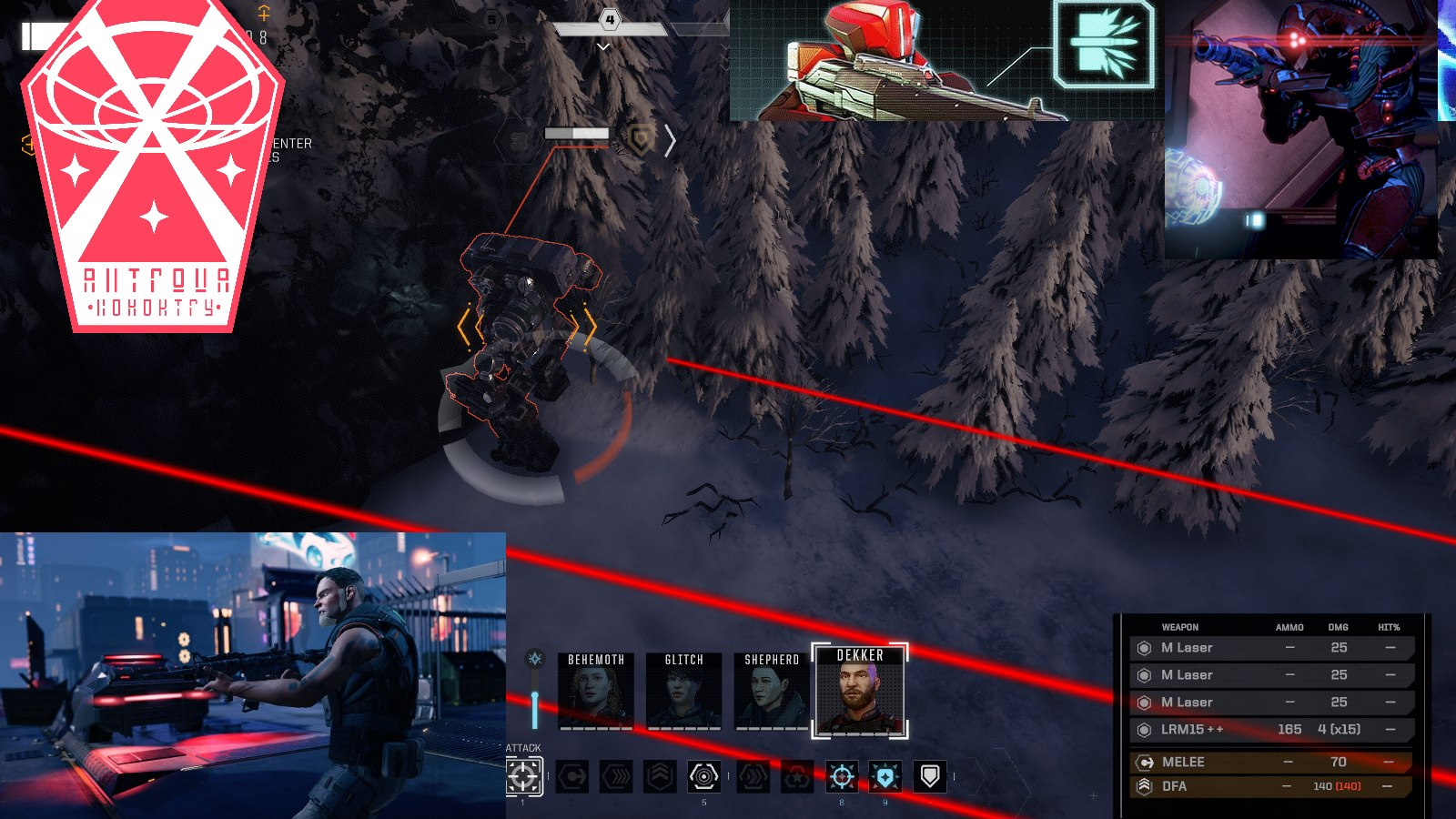Screen dimensions: 1456x819
Task: Select the Glitch pilot portrait
Action: [x=683, y=692]
